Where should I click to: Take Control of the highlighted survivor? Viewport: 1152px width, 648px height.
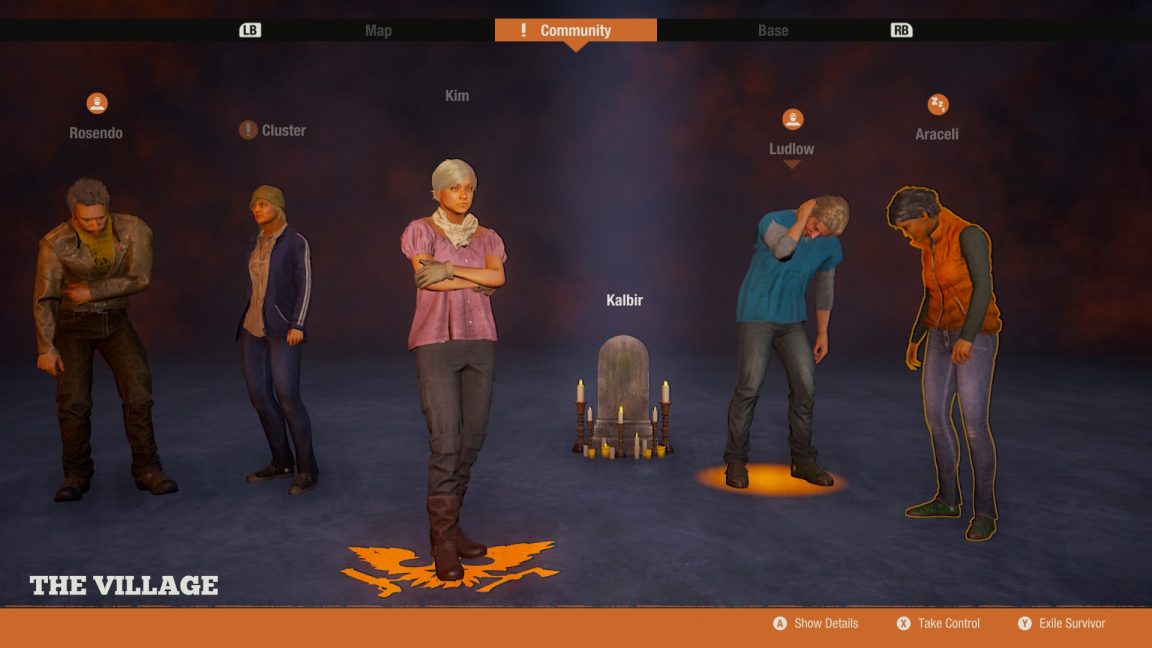(938, 623)
